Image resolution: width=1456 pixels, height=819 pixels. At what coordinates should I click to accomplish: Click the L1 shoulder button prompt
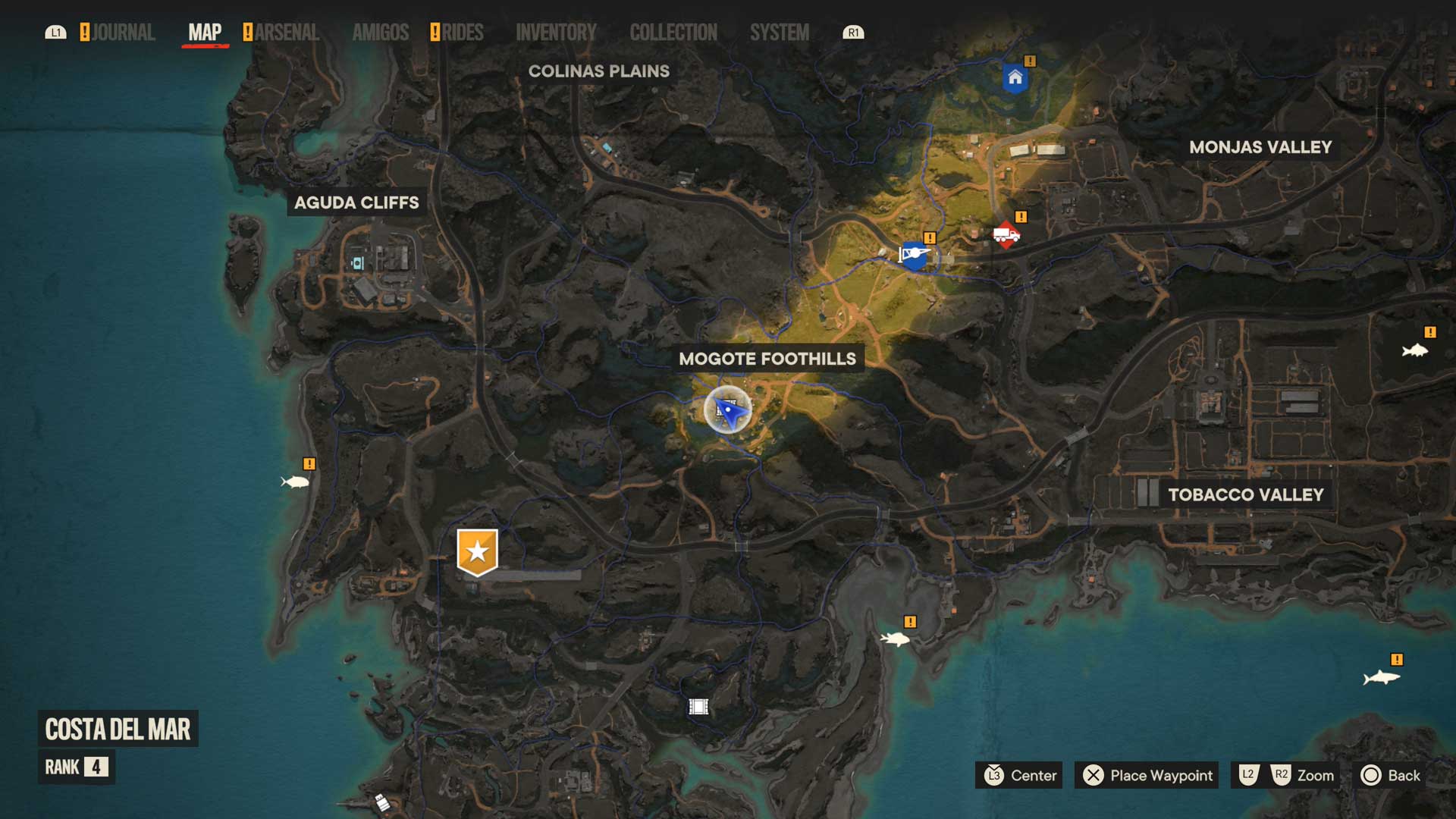[x=56, y=33]
